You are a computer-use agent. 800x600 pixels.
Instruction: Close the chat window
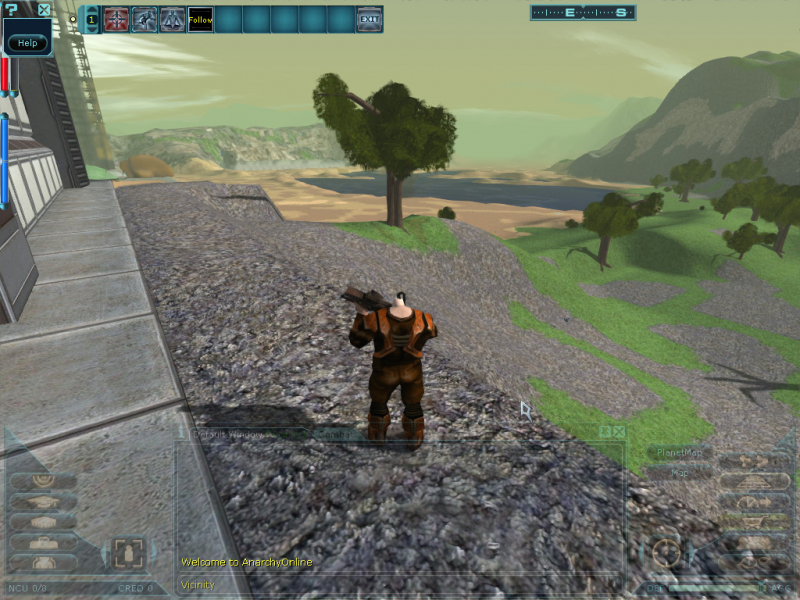[619, 431]
